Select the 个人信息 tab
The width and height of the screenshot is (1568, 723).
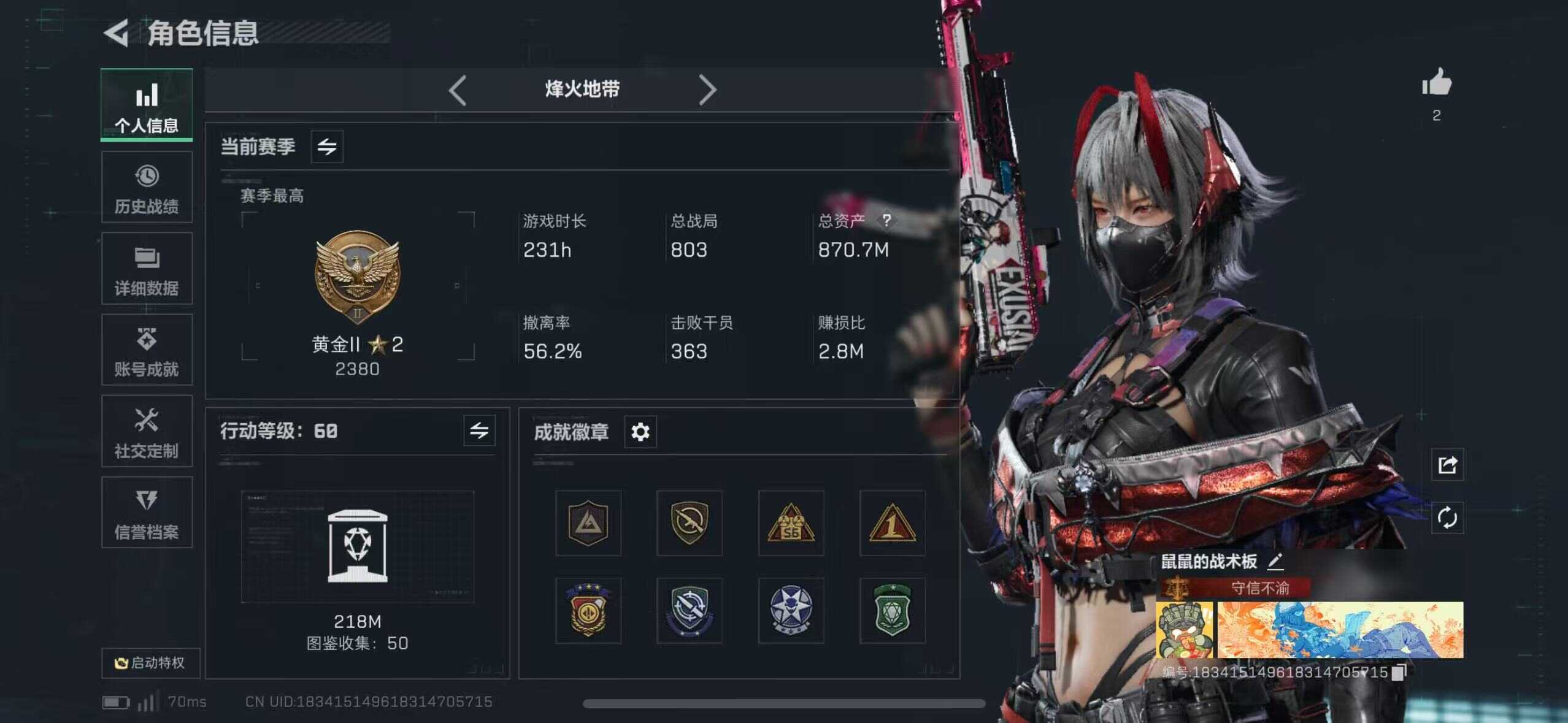[x=147, y=105]
